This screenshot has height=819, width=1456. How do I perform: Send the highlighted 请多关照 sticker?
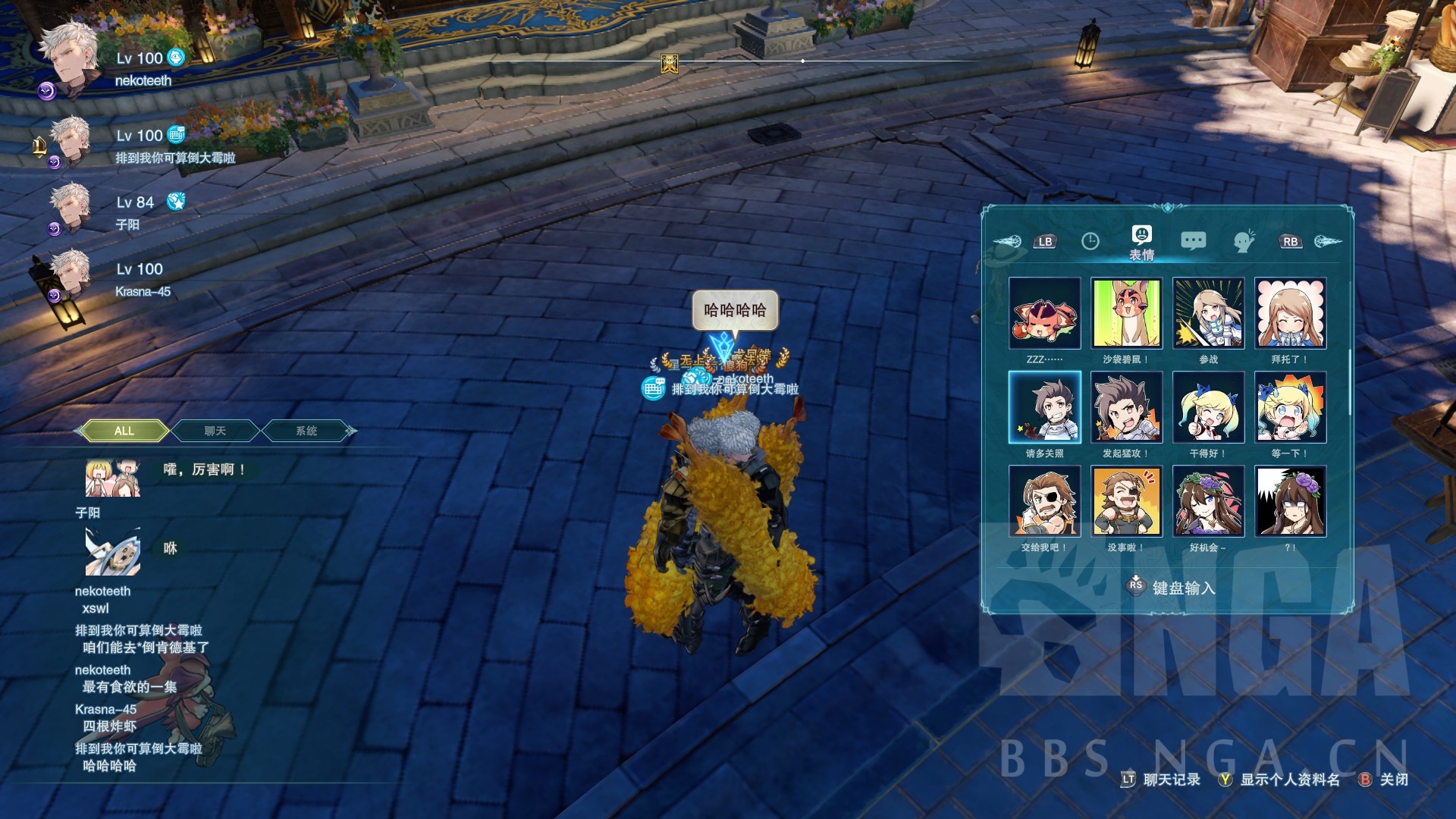(x=1045, y=407)
